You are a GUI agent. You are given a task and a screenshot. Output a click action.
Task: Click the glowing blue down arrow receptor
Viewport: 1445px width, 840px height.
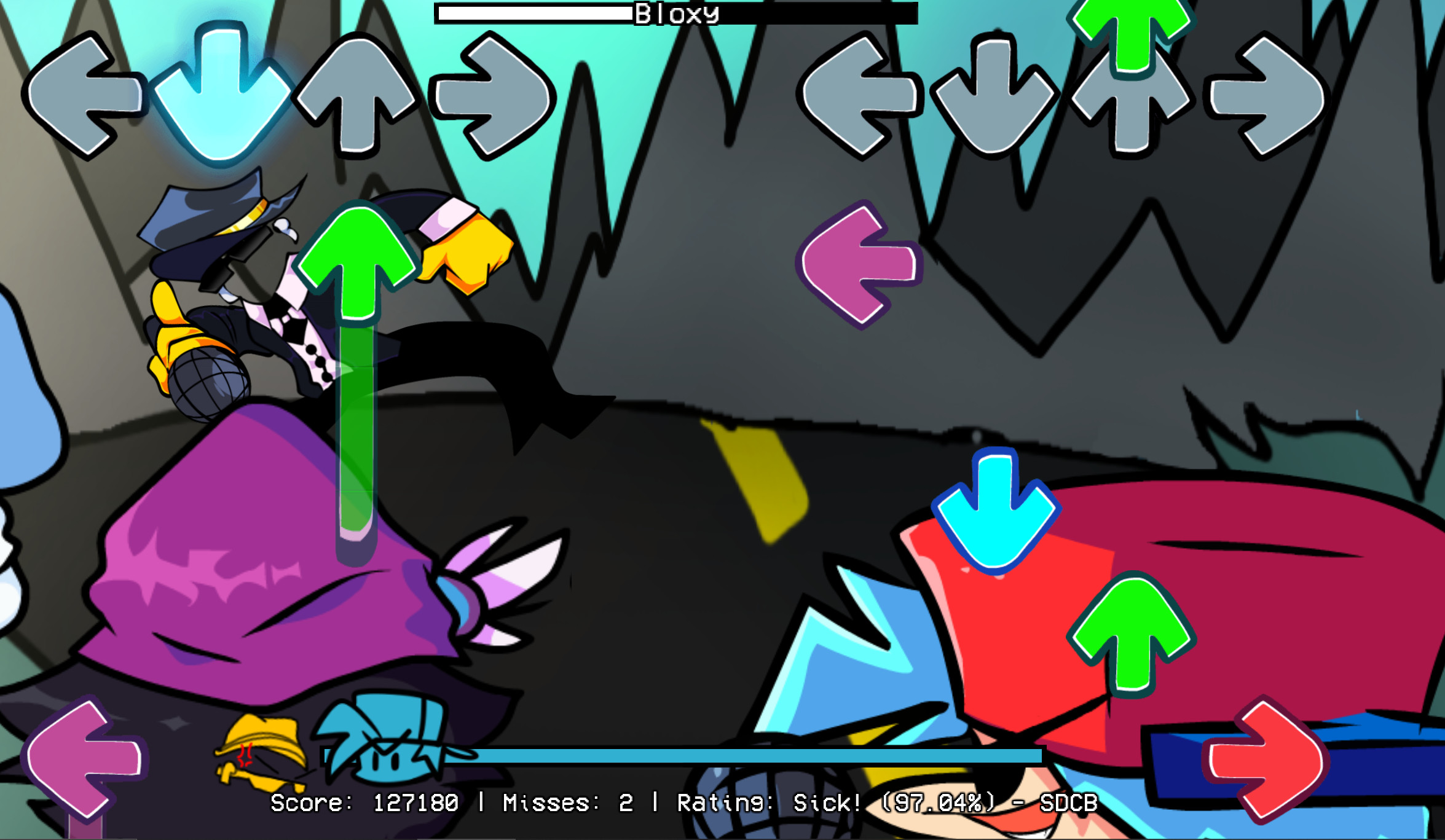(x=224, y=98)
